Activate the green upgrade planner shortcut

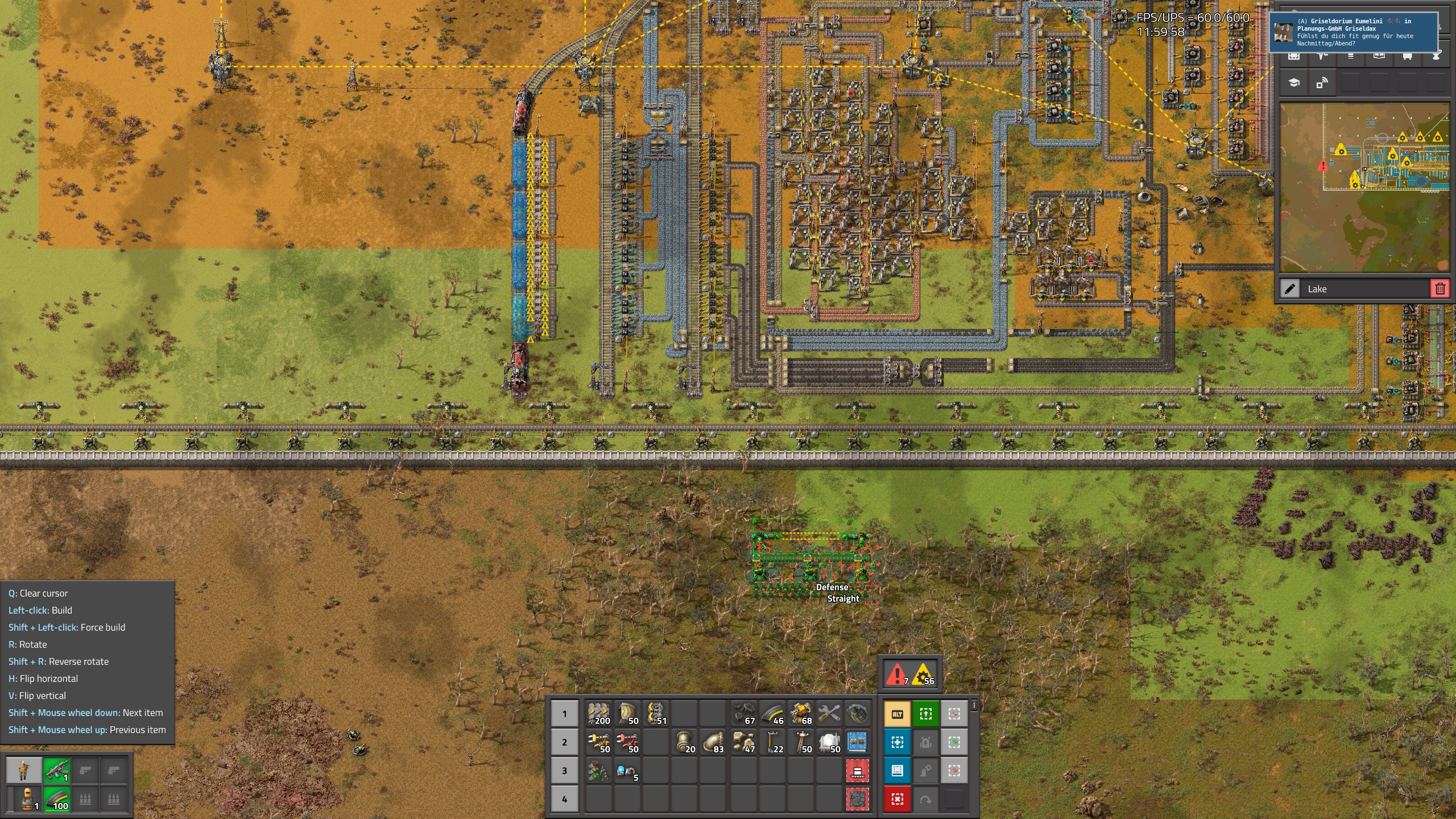point(926,714)
